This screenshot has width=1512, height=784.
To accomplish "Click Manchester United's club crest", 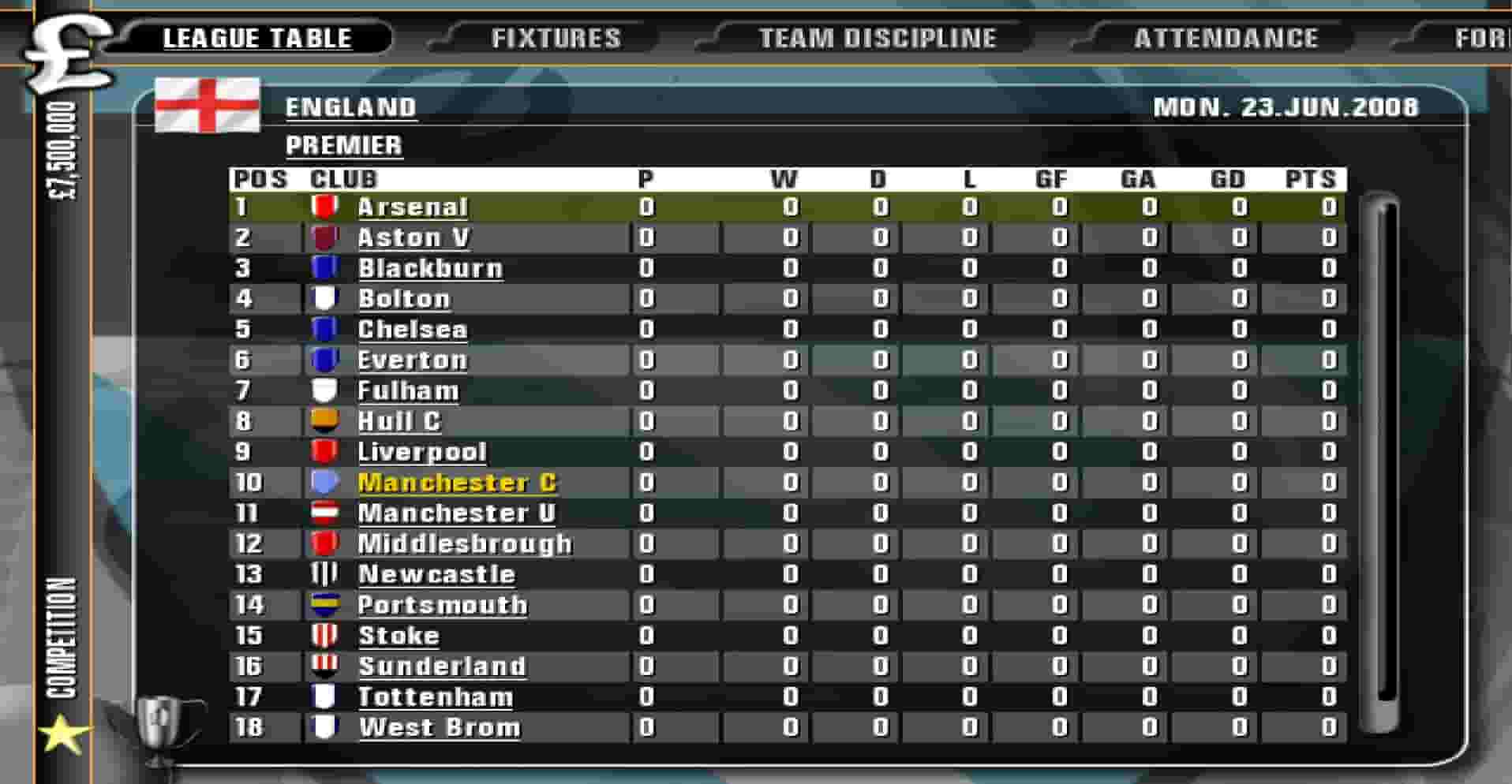I will pos(324,513).
